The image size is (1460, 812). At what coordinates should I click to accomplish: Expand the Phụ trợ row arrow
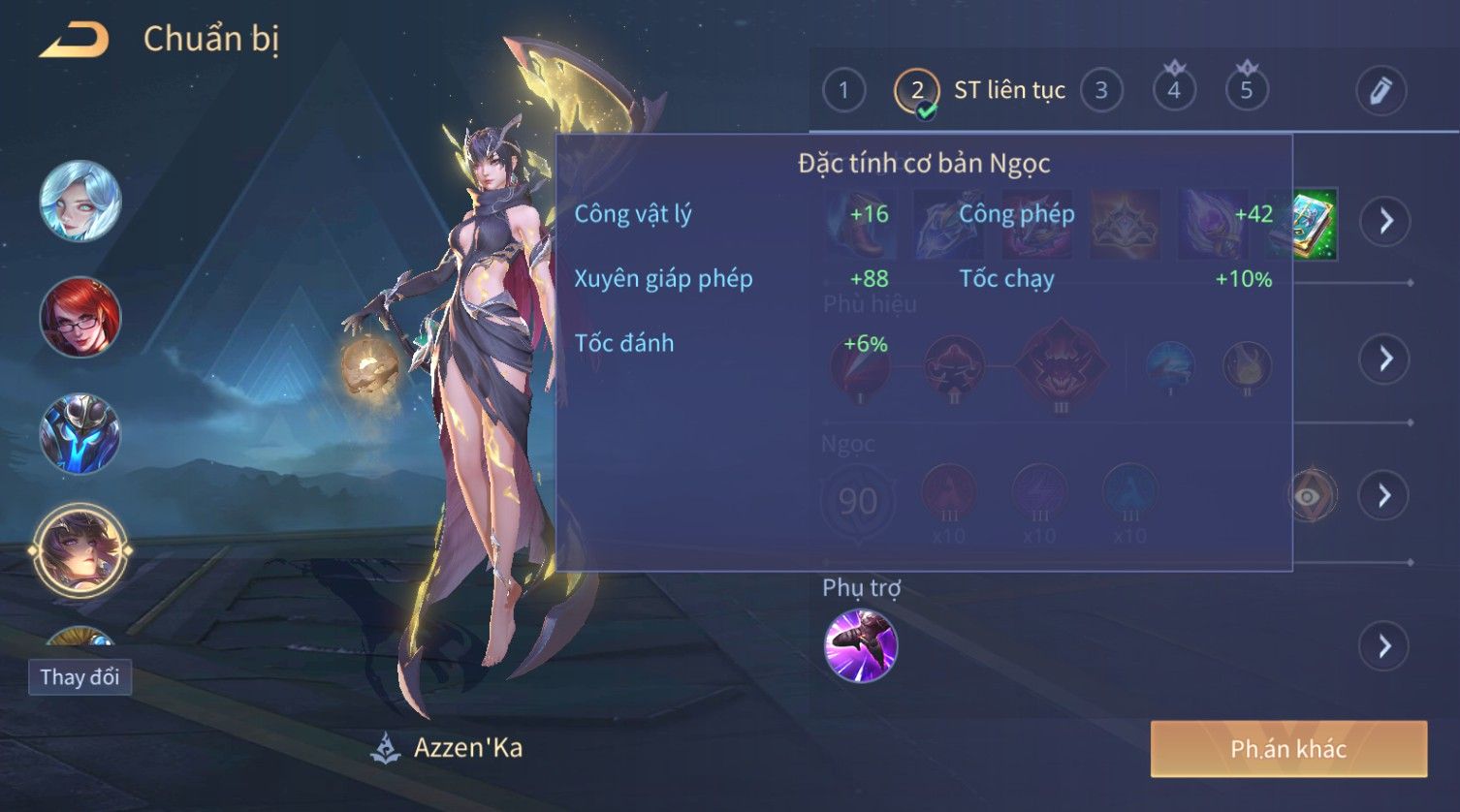[x=1384, y=646]
